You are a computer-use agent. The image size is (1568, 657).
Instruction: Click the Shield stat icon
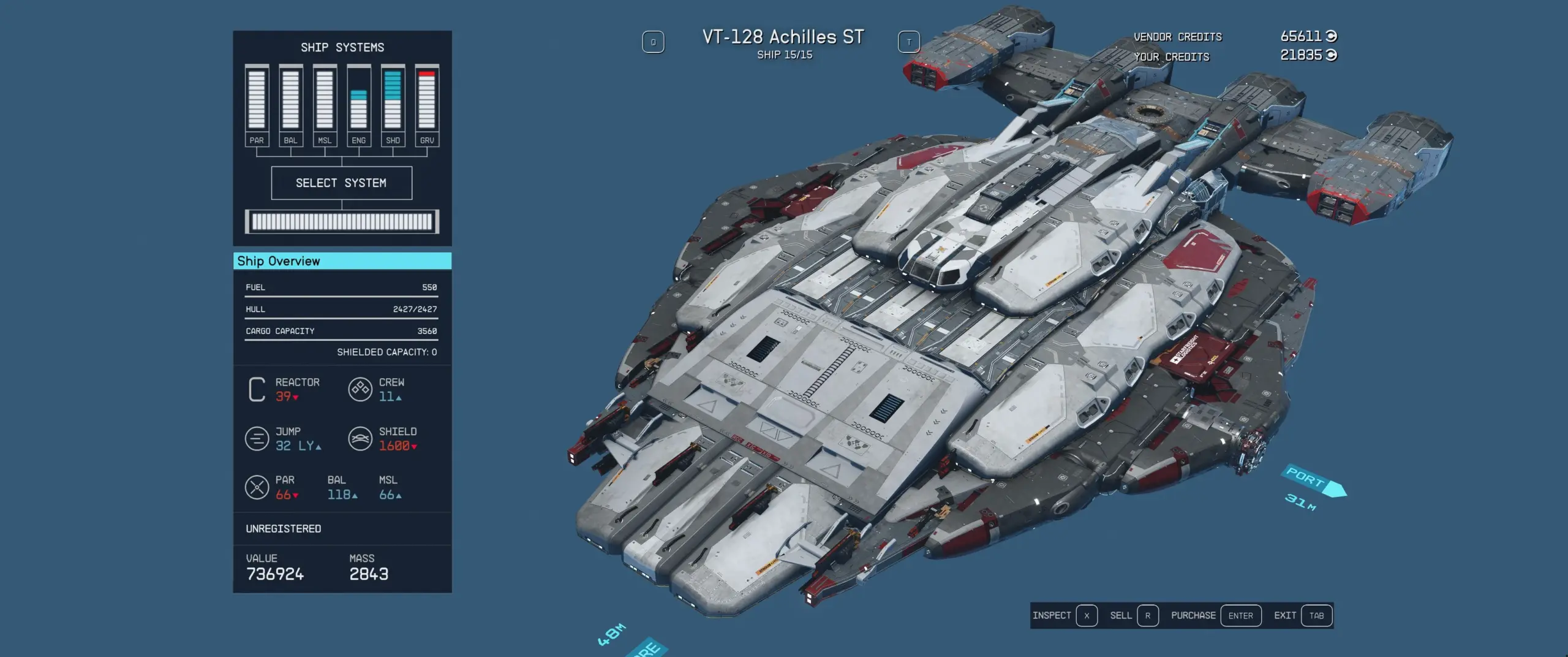(x=360, y=438)
